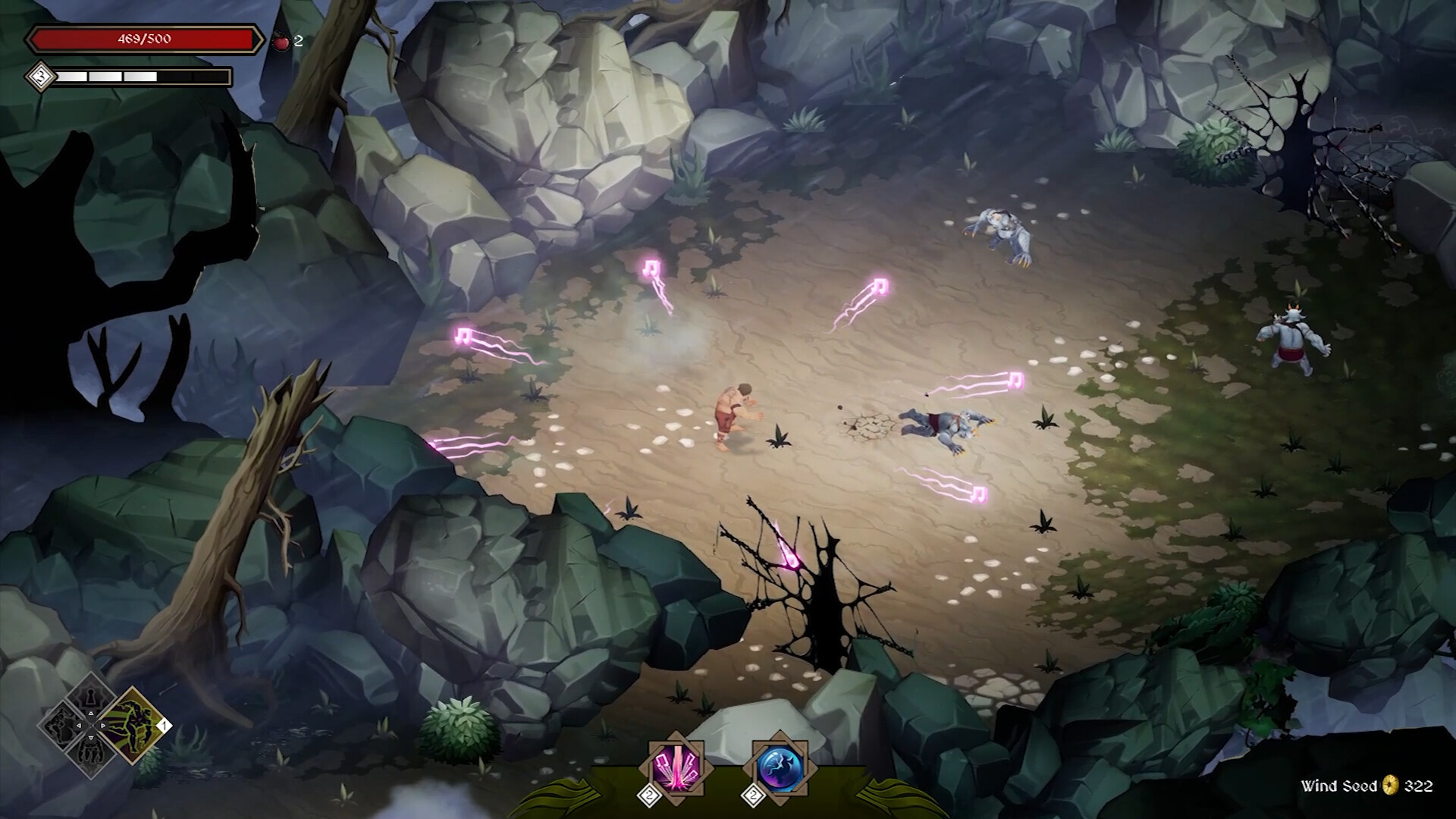This screenshot has height=819, width=1456.
Task: Select the highlighted green skill in the ability wheel
Action: (x=134, y=726)
